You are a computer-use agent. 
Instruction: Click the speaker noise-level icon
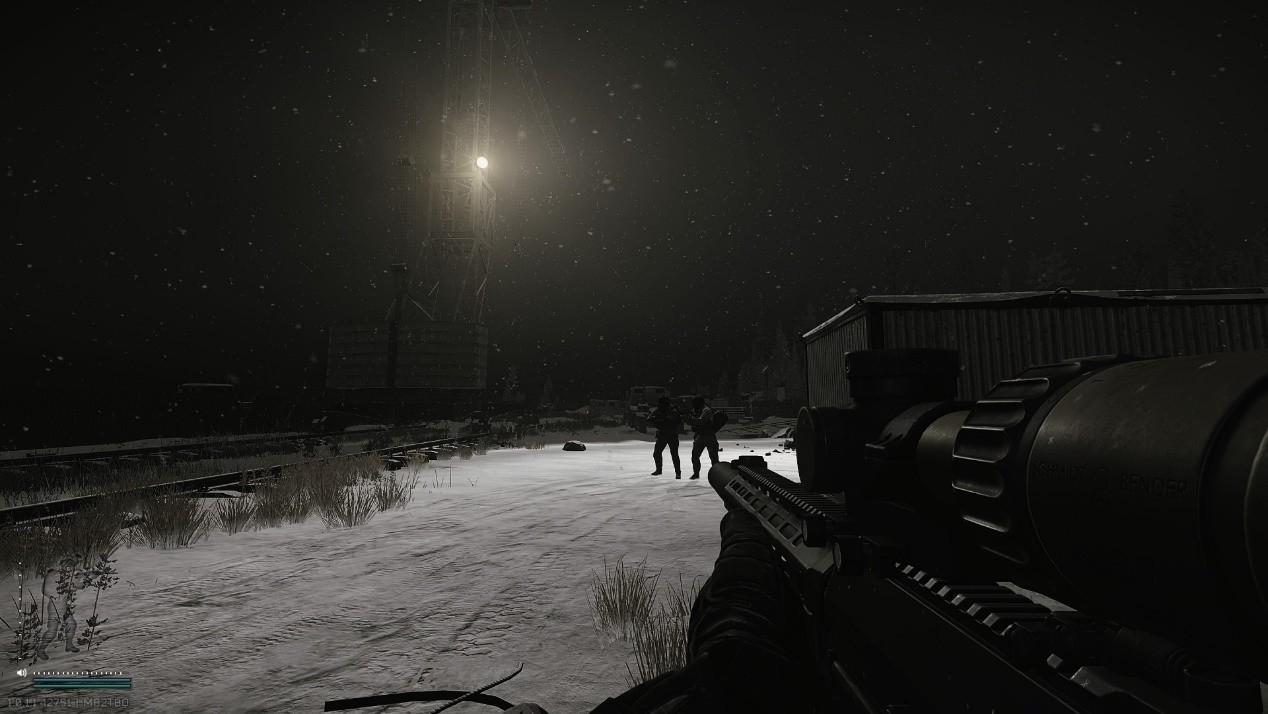[21, 673]
